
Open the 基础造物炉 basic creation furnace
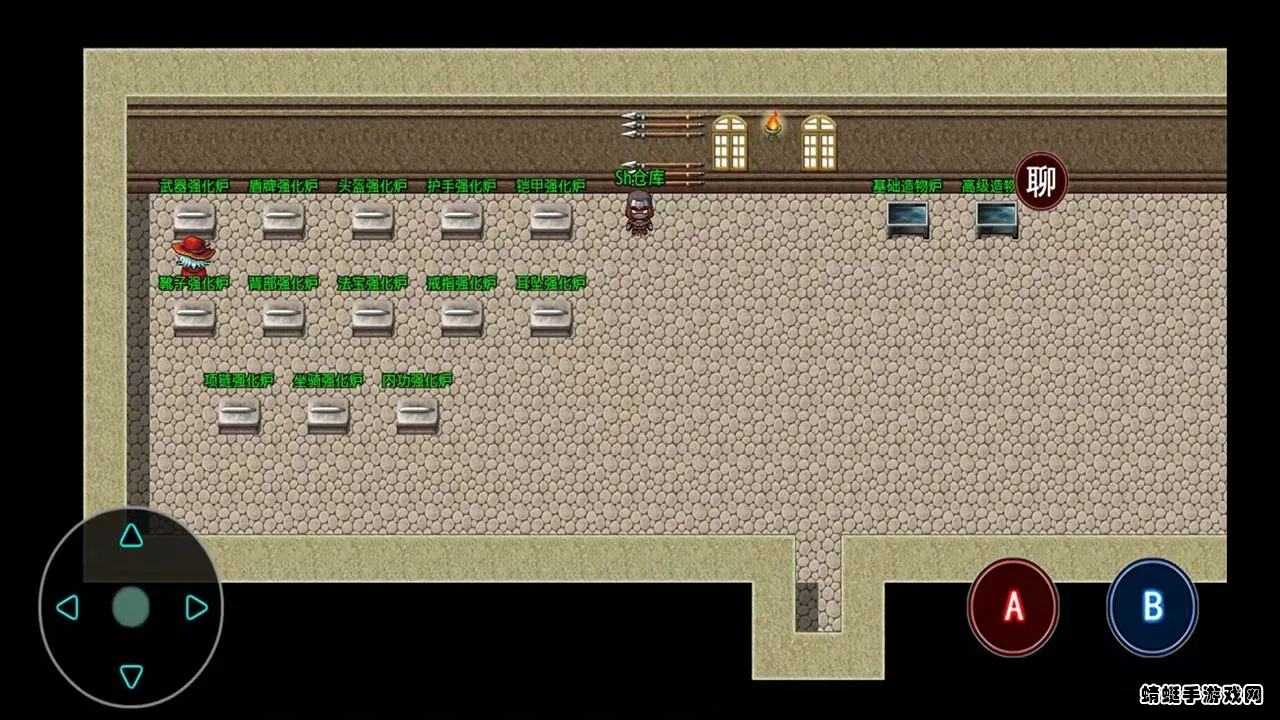908,218
